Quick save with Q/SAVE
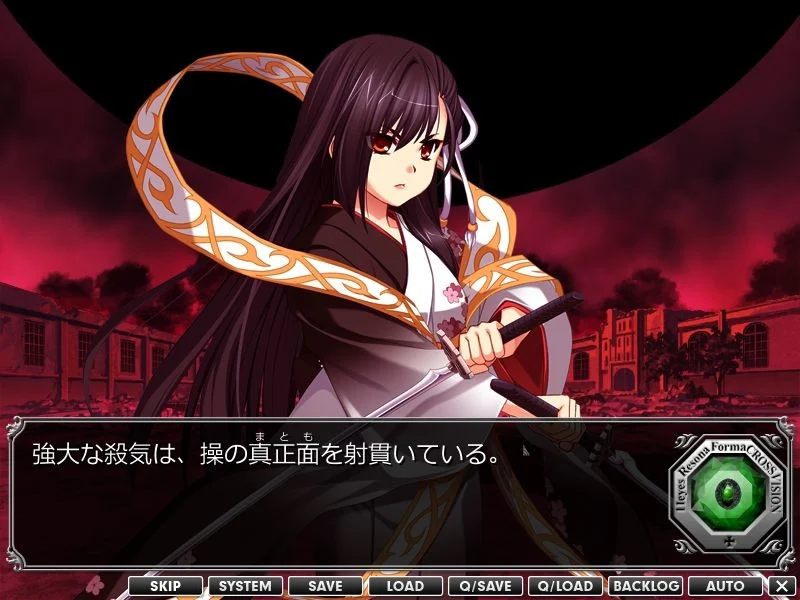800x600 pixels. [485, 586]
